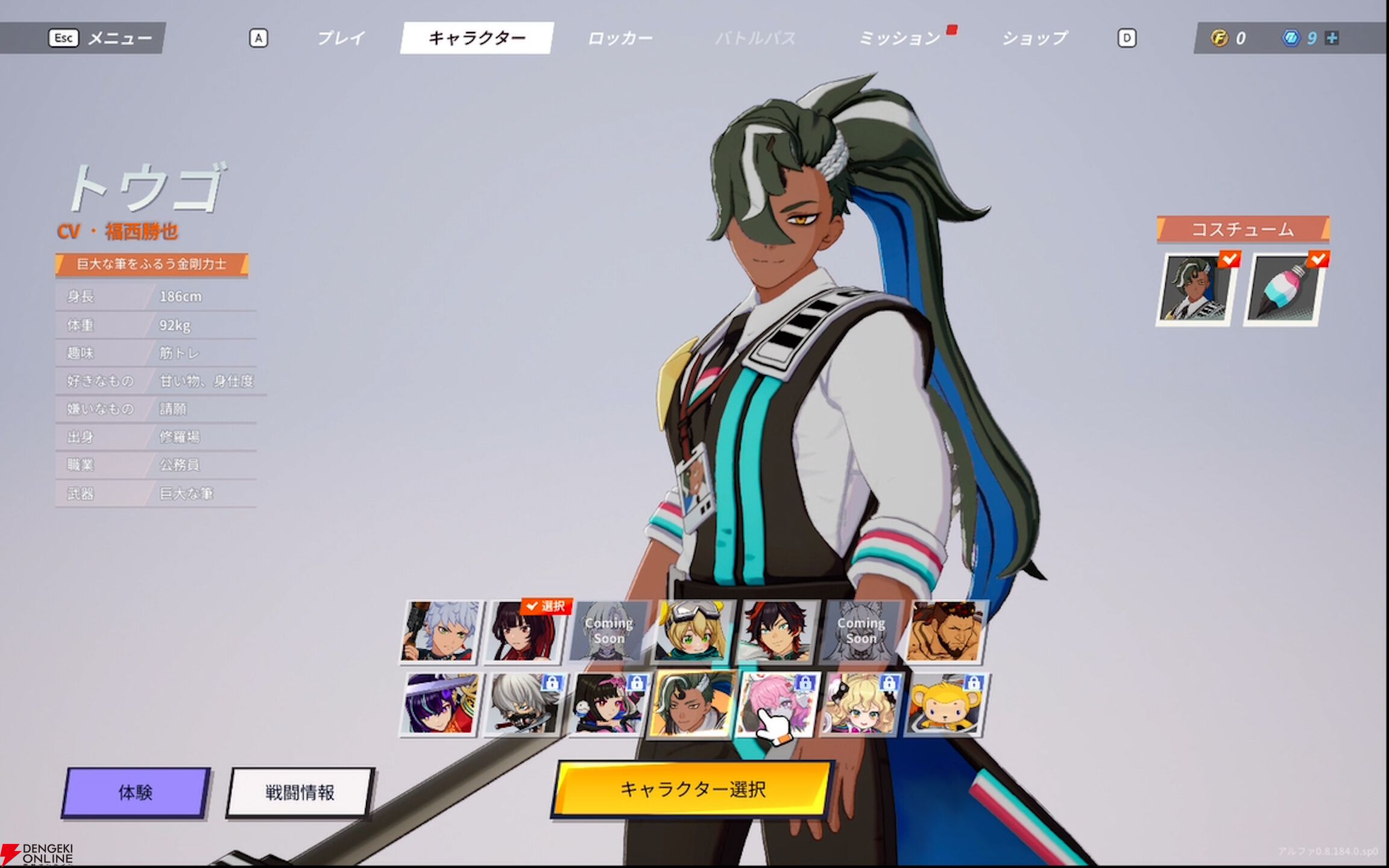The image size is (1389, 868).
Task: Click the lock icon on the pink-haired character
Action: coord(806,684)
